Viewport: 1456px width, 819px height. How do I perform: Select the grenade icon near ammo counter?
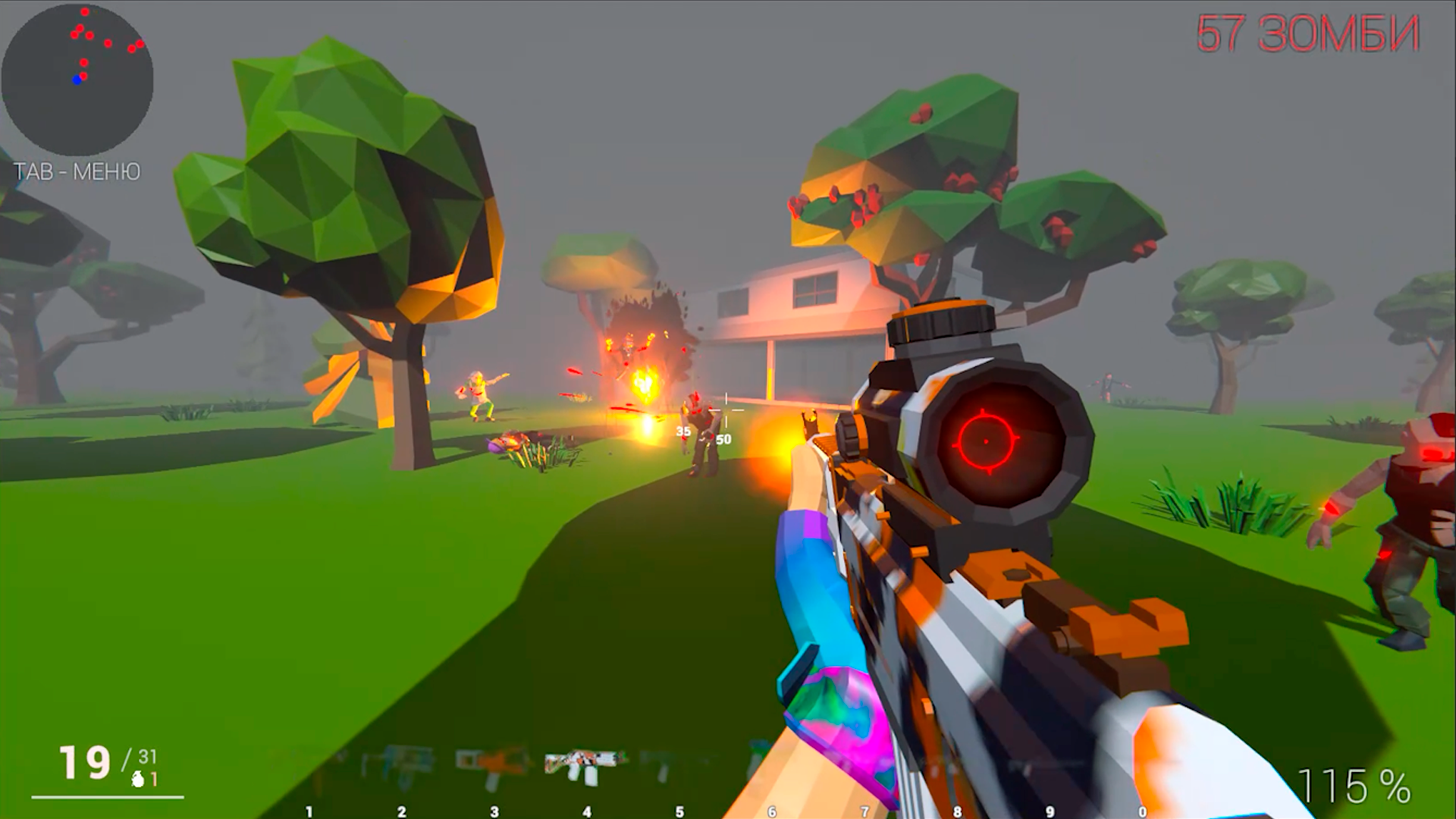click(139, 780)
